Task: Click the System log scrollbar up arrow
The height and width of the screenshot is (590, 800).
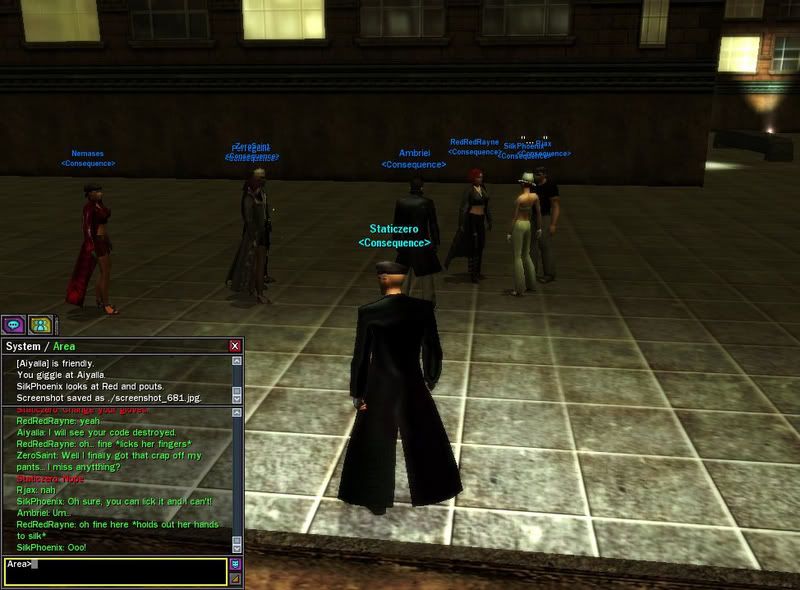Action: 237,360
